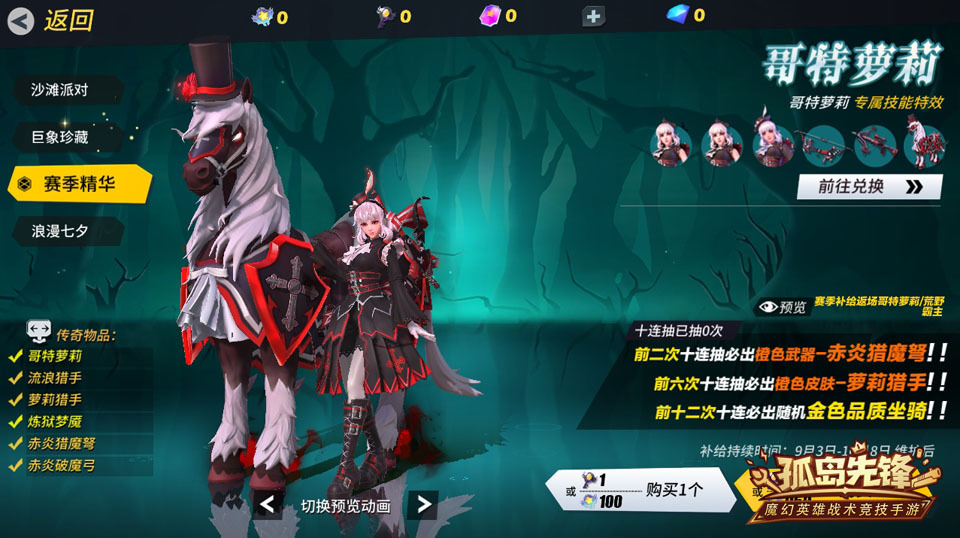
Task: Select the white horse mount thumbnail
Action: pyautogui.click(x=924, y=145)
